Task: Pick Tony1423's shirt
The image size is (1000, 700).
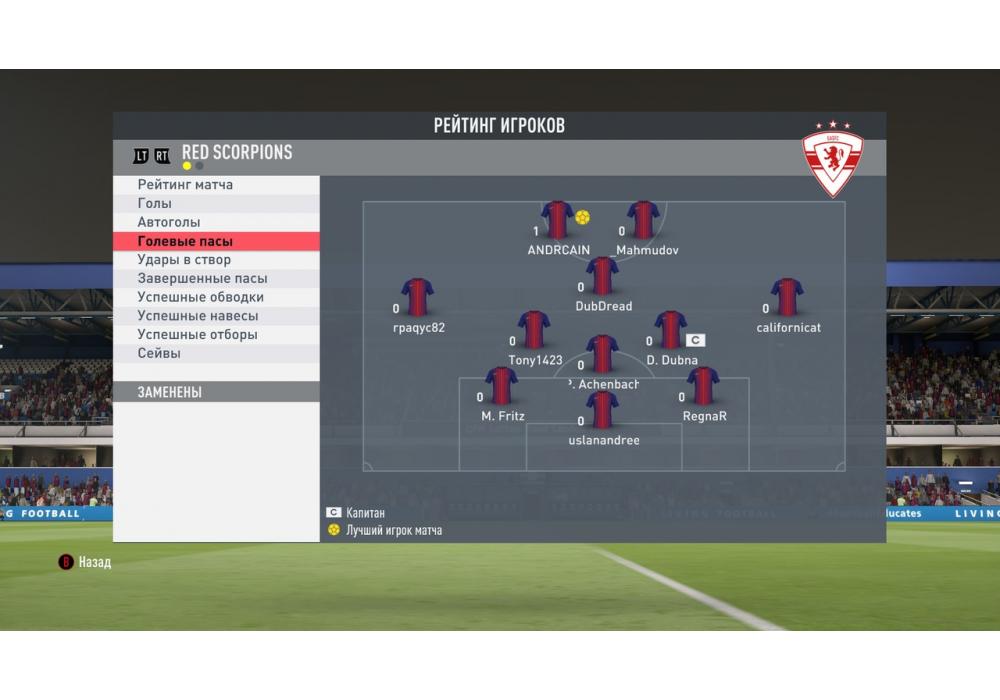Action: click(534, 330)
